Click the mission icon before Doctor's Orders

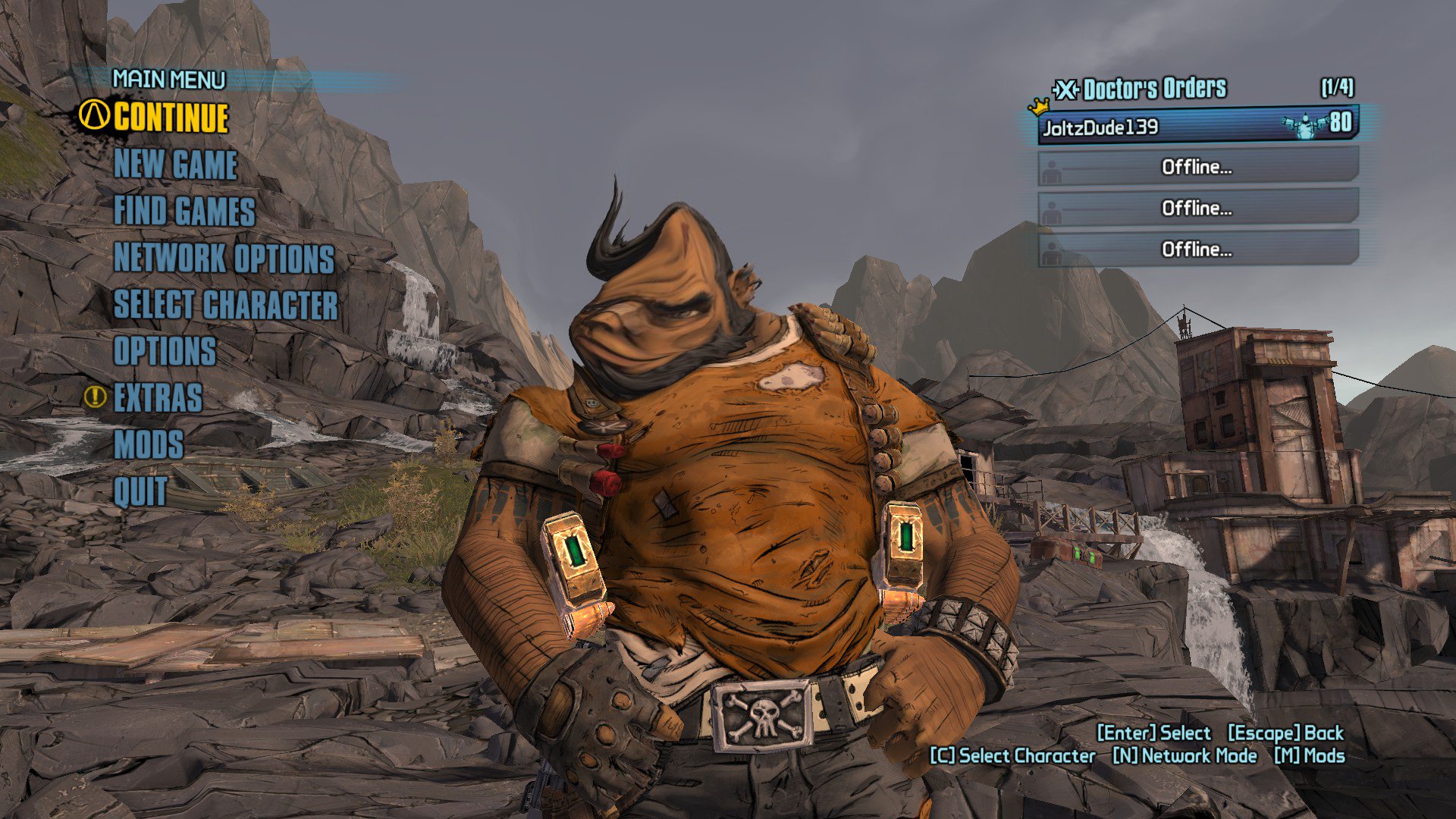(x=1065, y=88)
